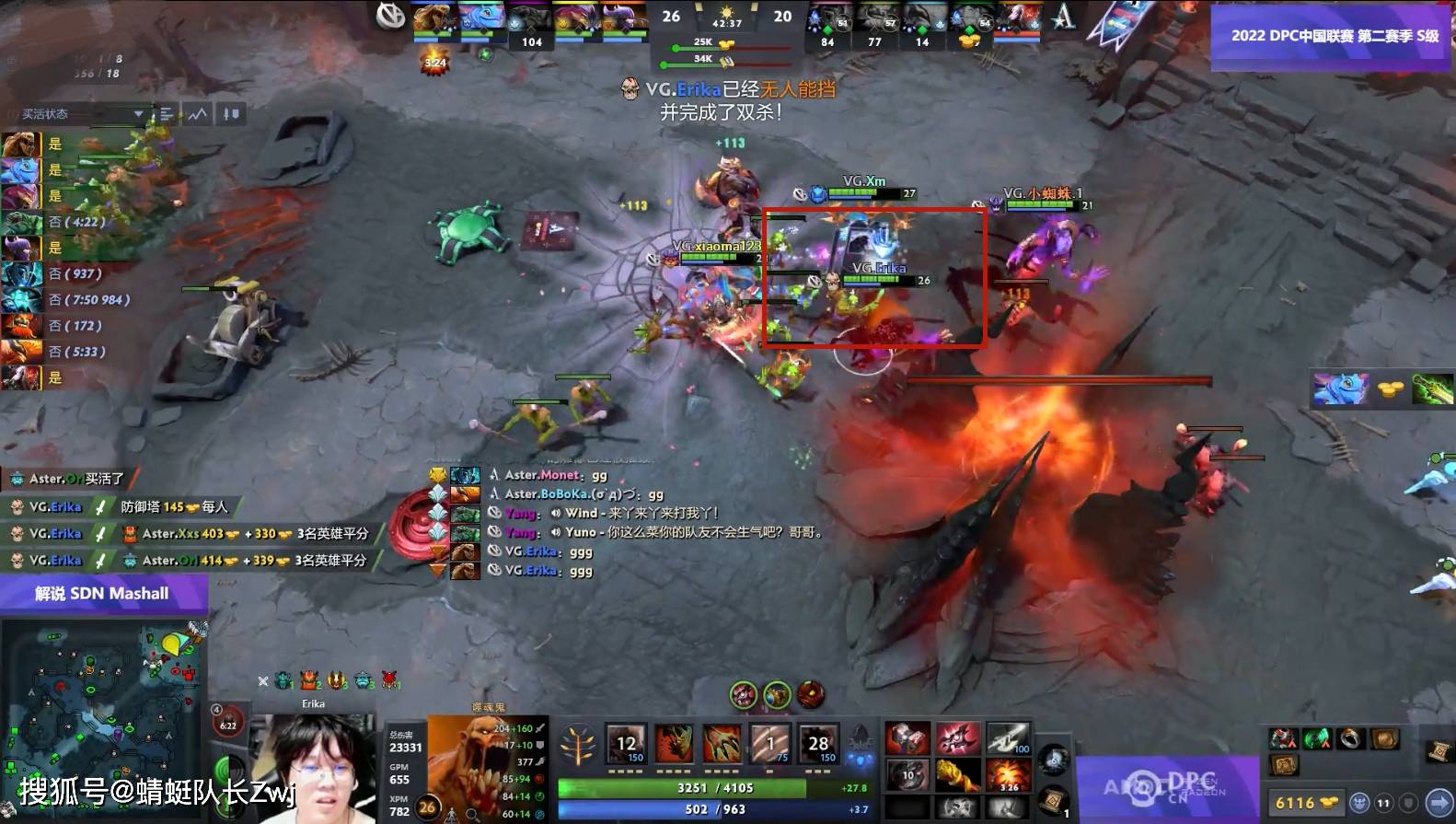This screenshot has width=1456, height=824.
Task: Click Lifestealer's first ability with 12 stacks
Action: (x=626, y=744)
